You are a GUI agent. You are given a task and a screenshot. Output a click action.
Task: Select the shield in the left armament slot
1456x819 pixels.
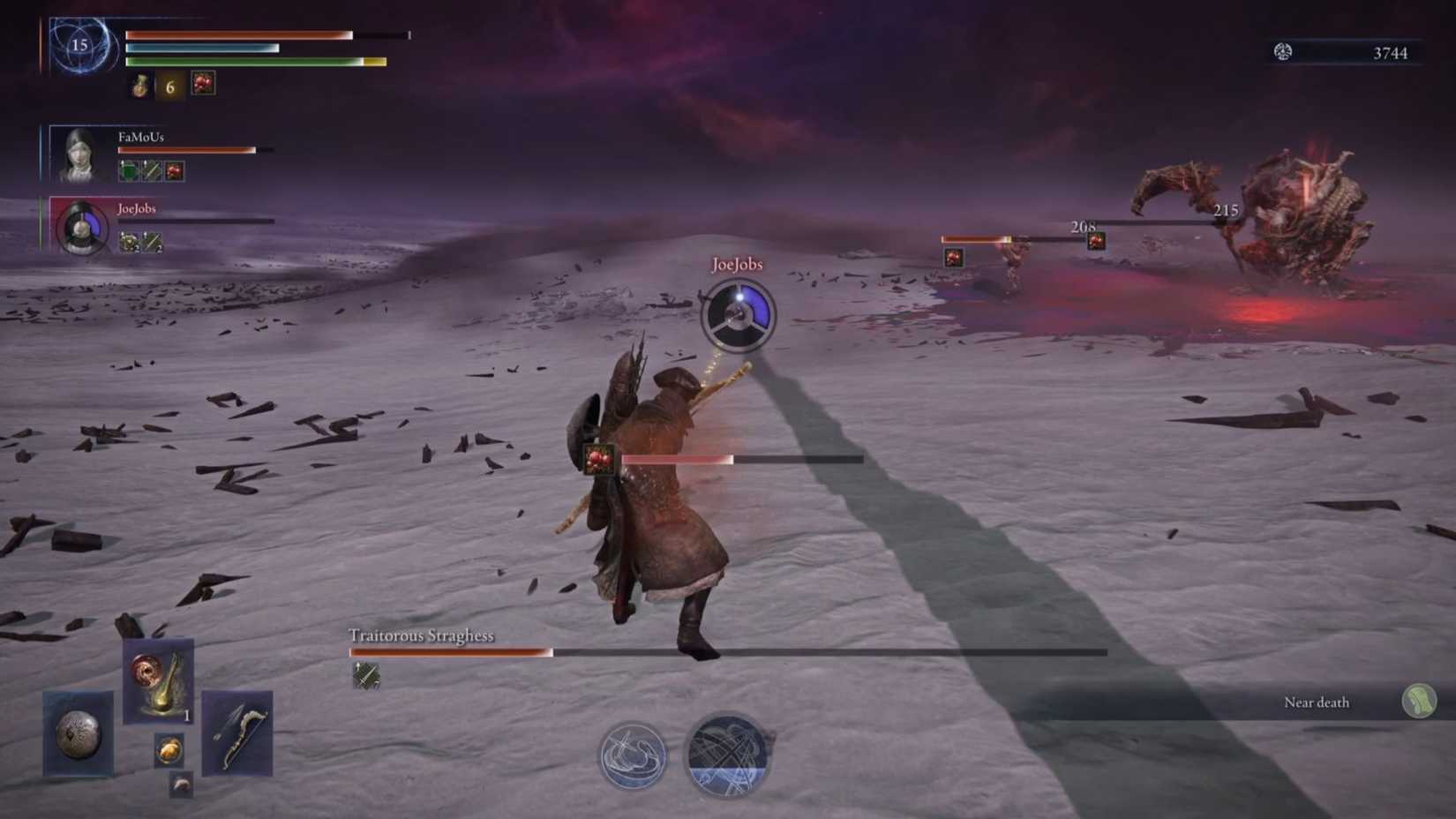[77, 734]
